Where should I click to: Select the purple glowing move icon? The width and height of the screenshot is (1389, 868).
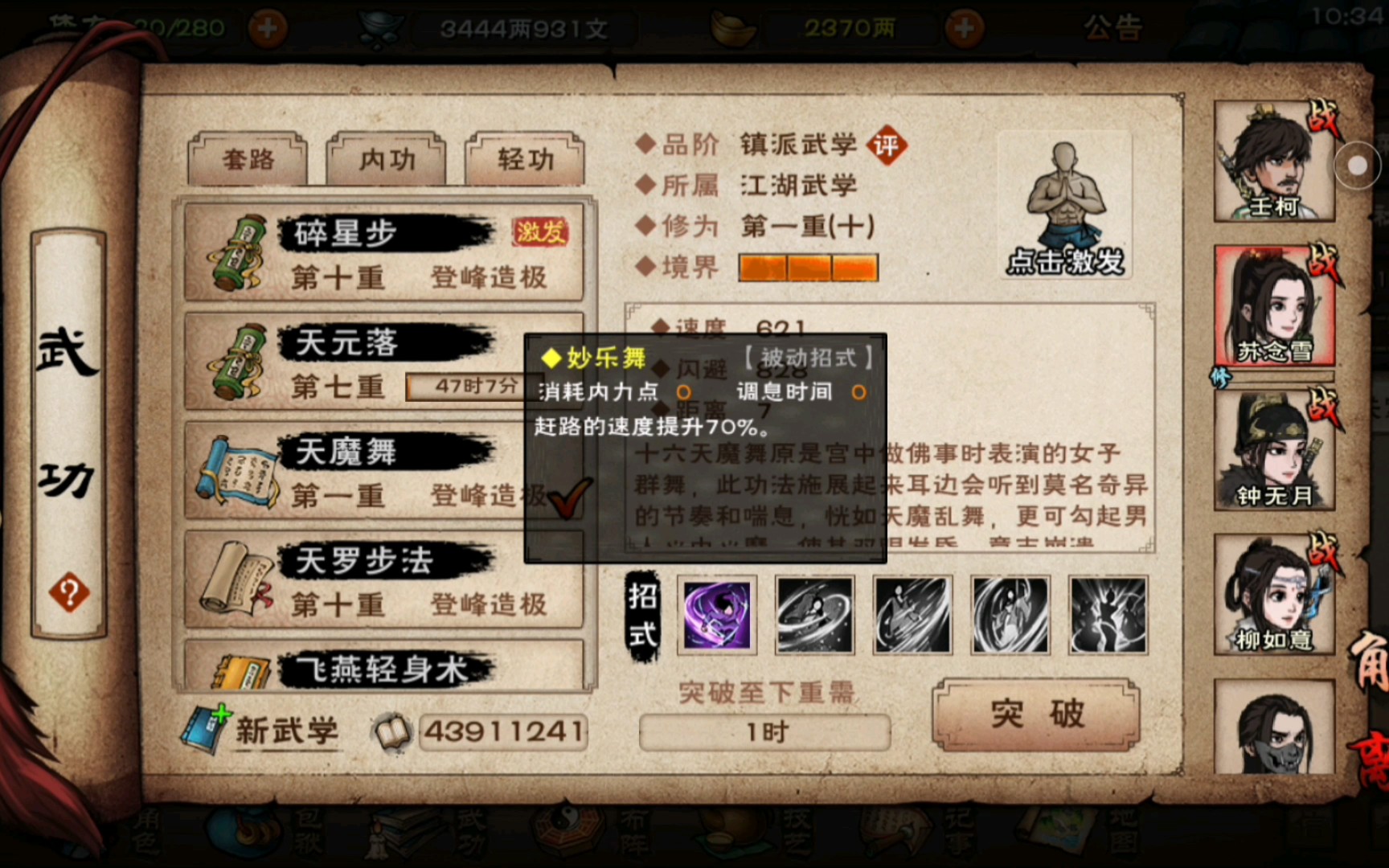point(716,615)
